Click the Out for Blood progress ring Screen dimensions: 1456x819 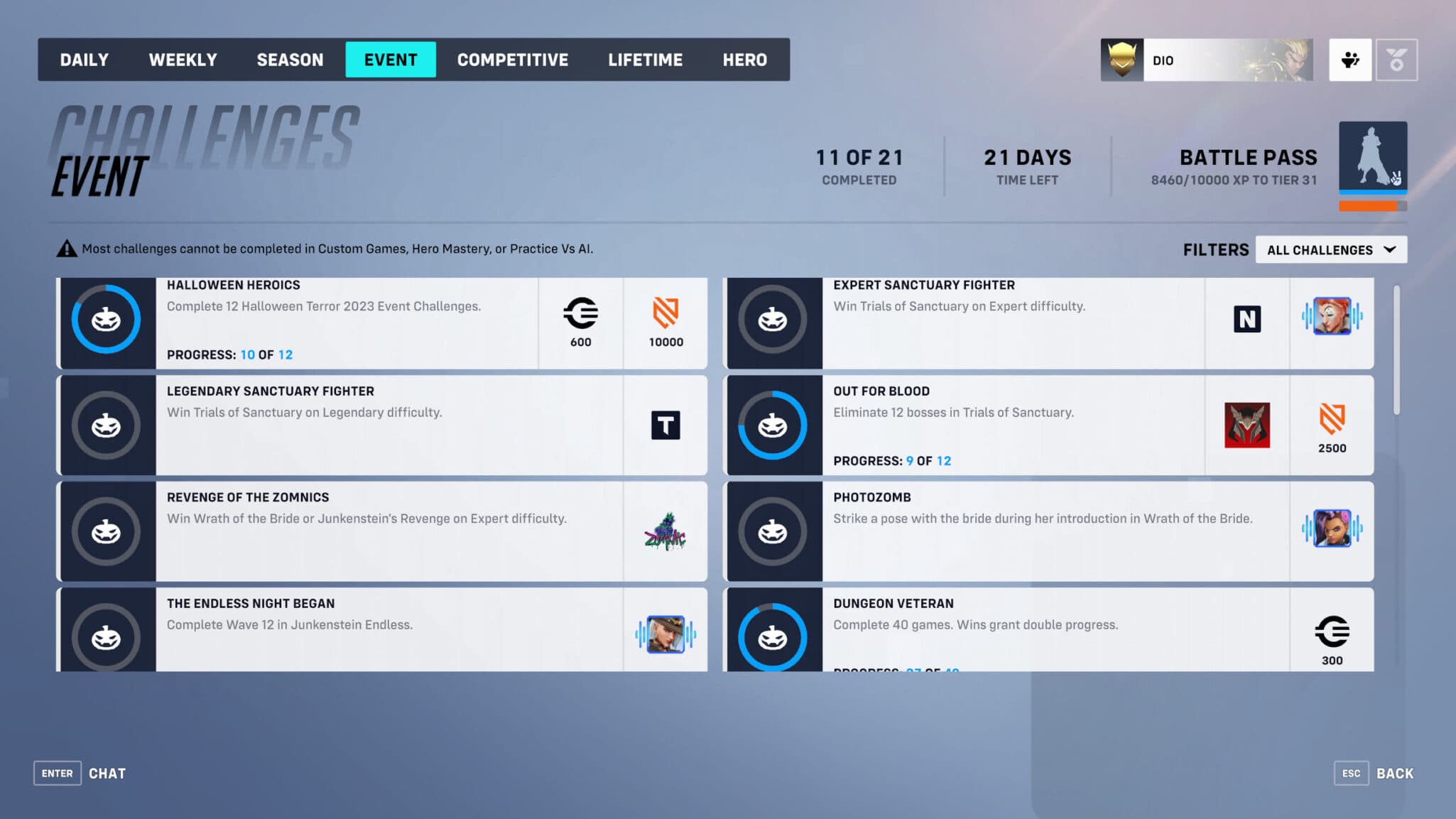coord(773,425)
